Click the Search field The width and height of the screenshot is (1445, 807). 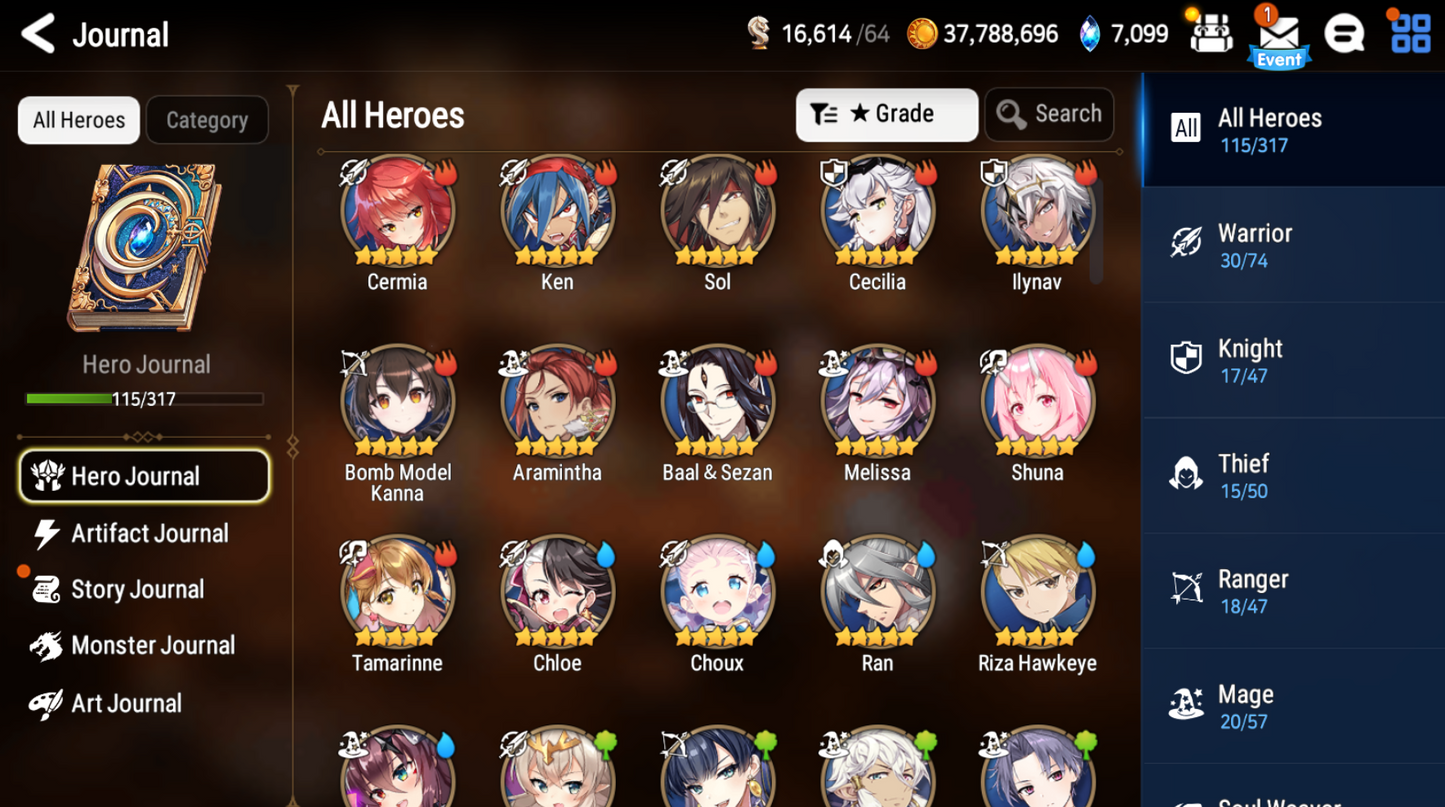click(1049, 114)
